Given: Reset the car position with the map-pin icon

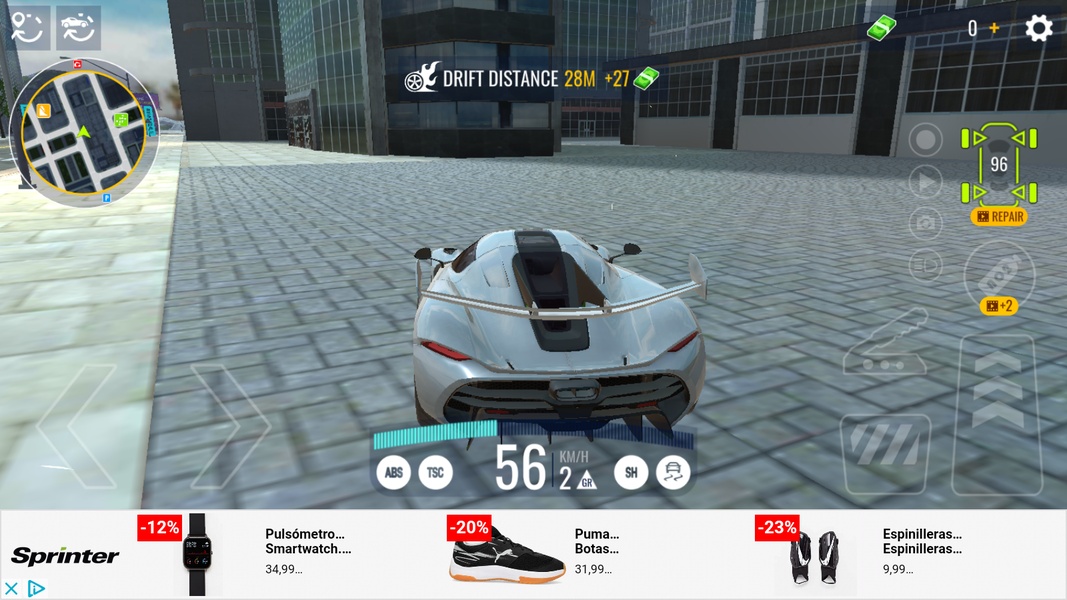Looking at the screenshot, I should [x=27, y=28].
